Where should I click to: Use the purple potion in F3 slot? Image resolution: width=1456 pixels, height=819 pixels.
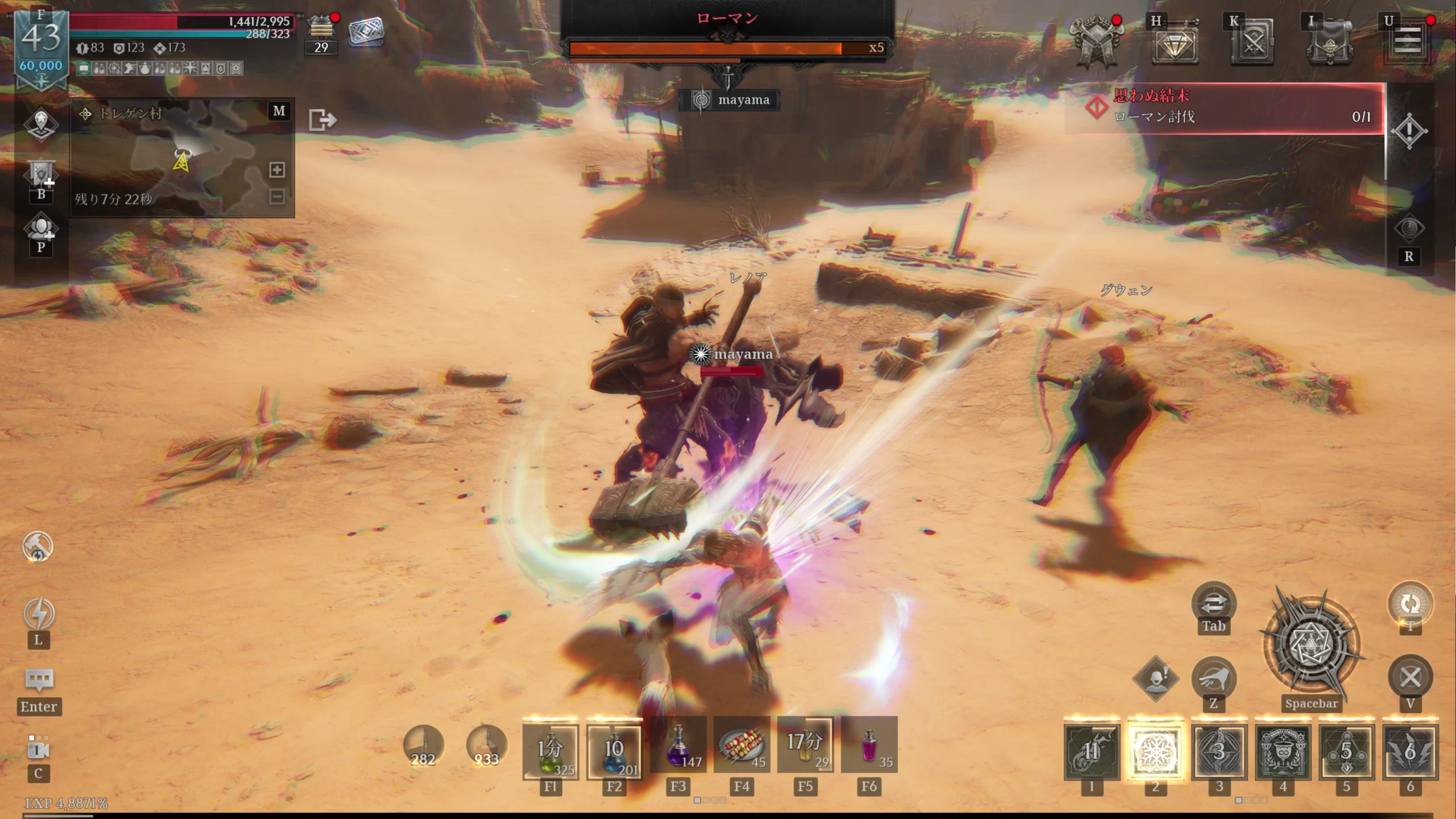click(x=678, y=745)
